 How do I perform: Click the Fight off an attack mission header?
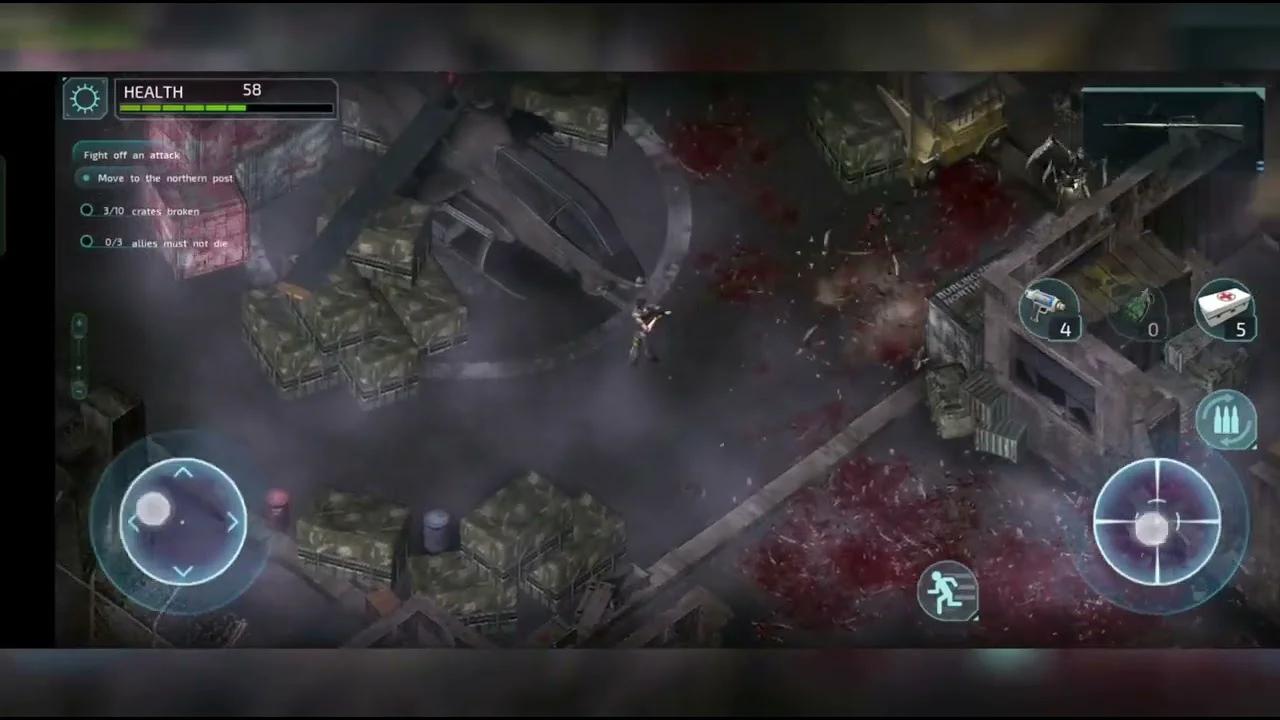tap(132, 155)
